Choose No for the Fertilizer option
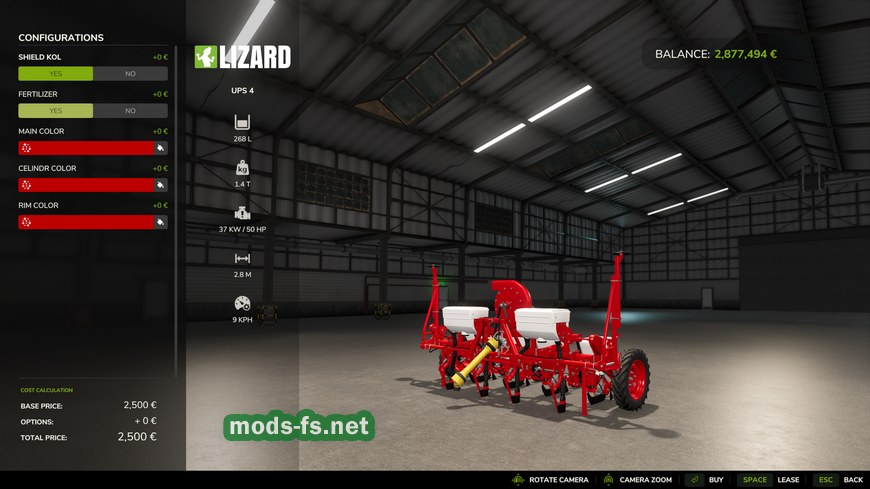This screenshot has height=489, width=870. coord(130,111)
